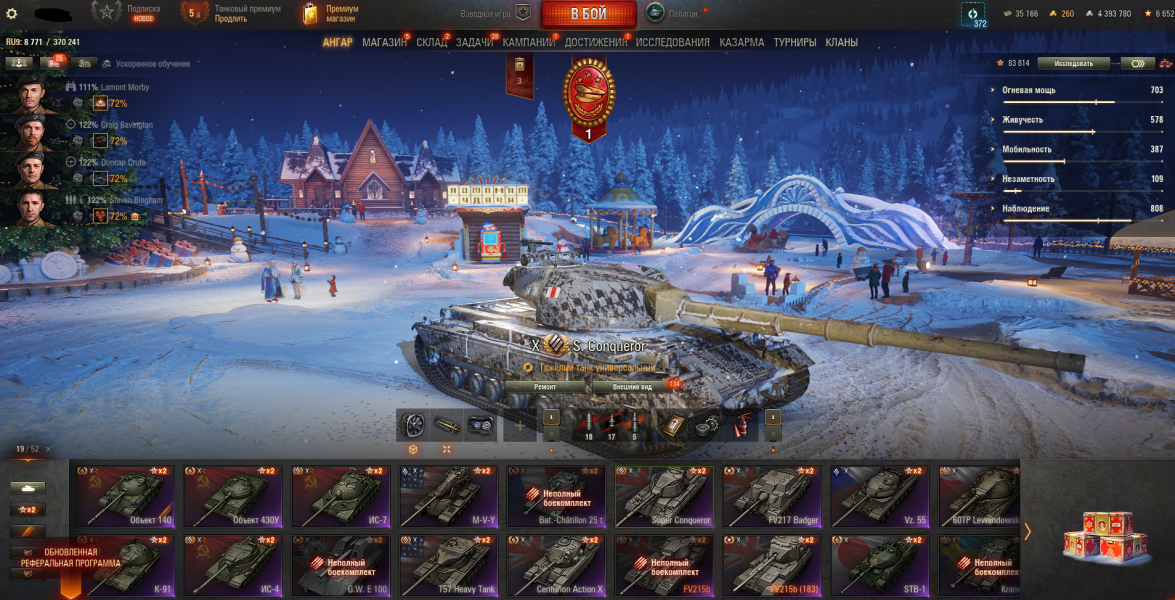Click the Ремонт button under the tank

click(545, 386)
